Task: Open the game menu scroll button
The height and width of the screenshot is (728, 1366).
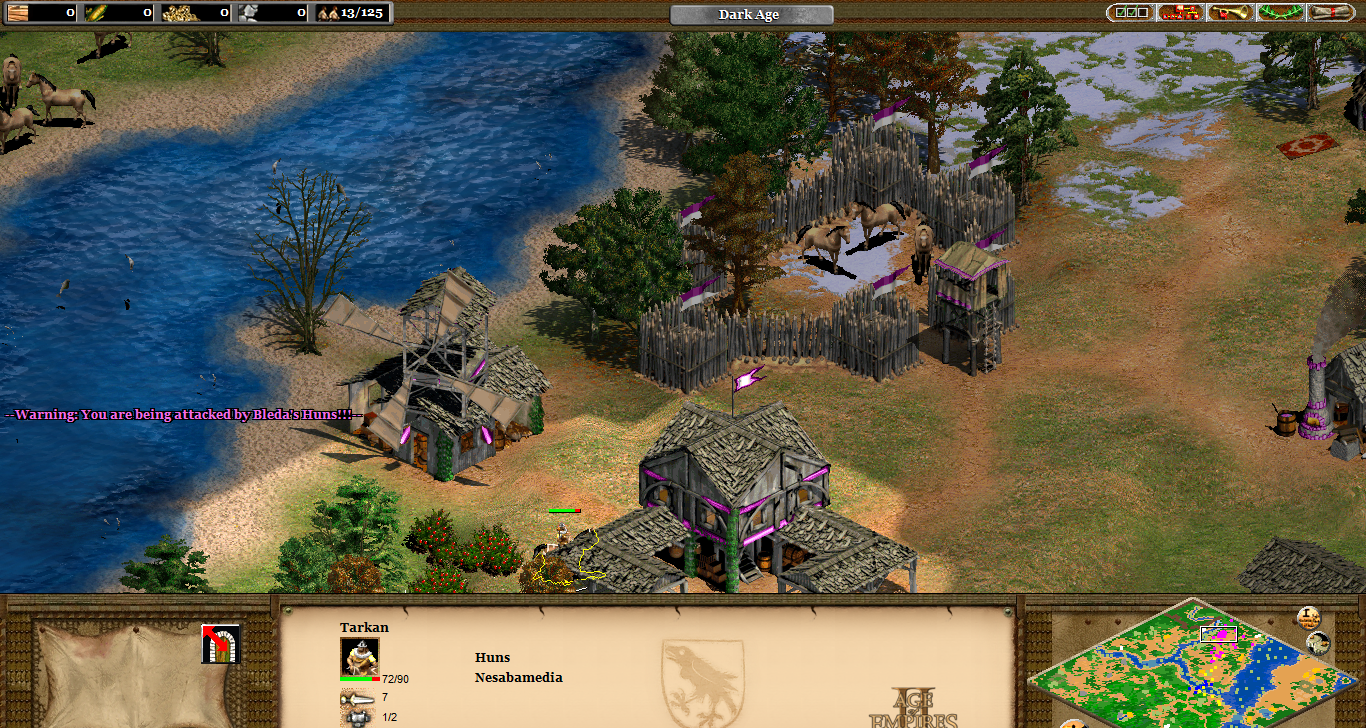Action: pos(1332,13)
